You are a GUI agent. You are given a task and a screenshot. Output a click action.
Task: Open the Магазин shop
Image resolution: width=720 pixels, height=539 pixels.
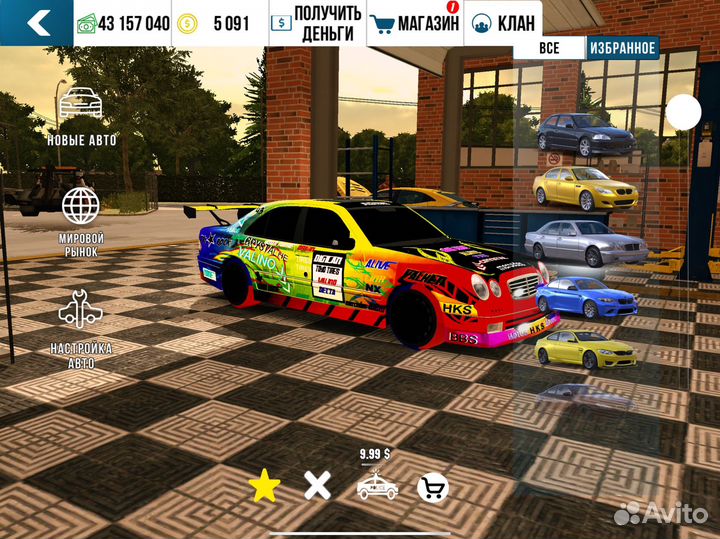pos(414,23)
